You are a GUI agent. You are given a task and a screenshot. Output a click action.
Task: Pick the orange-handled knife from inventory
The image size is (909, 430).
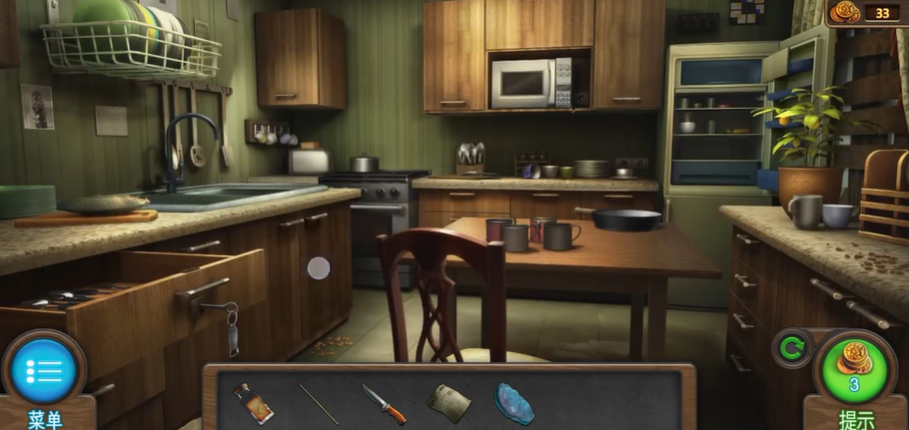pyautogui.click(x=384, y=404)
